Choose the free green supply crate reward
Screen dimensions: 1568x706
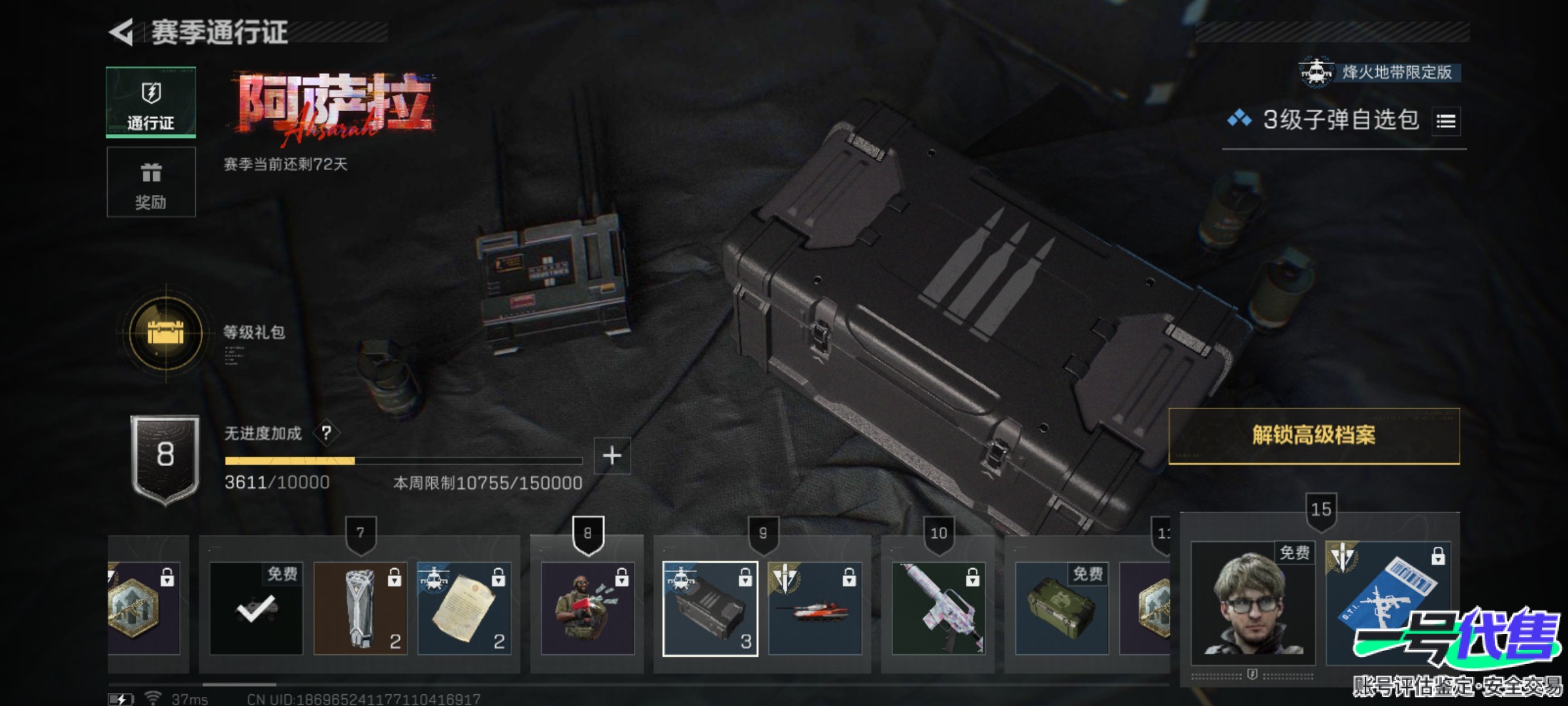point(1062,609)
